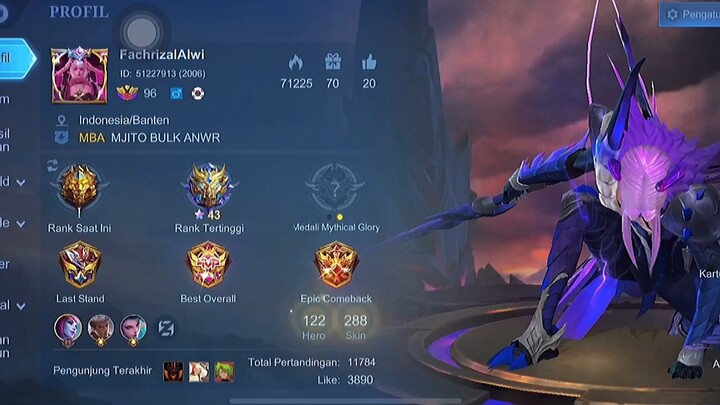Select the Epic Comeback achievement badge
Screen dimensions: 720x405
pyautogui.click(x=336, y=265)
